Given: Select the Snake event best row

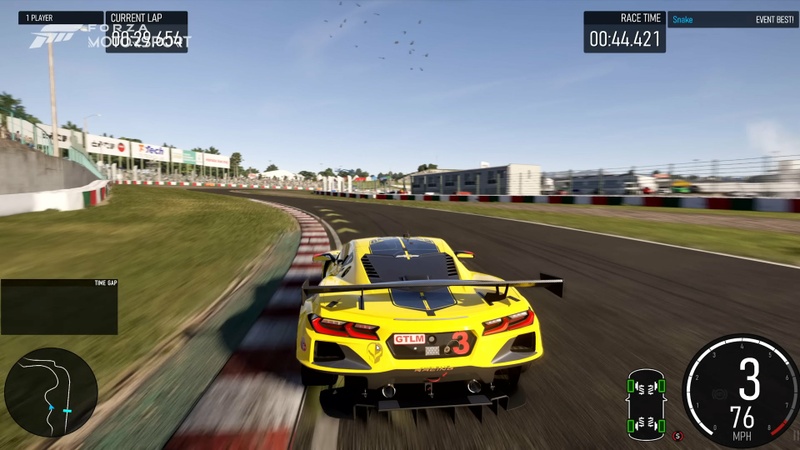Looking at the screenshot, I should pos(732,19).
